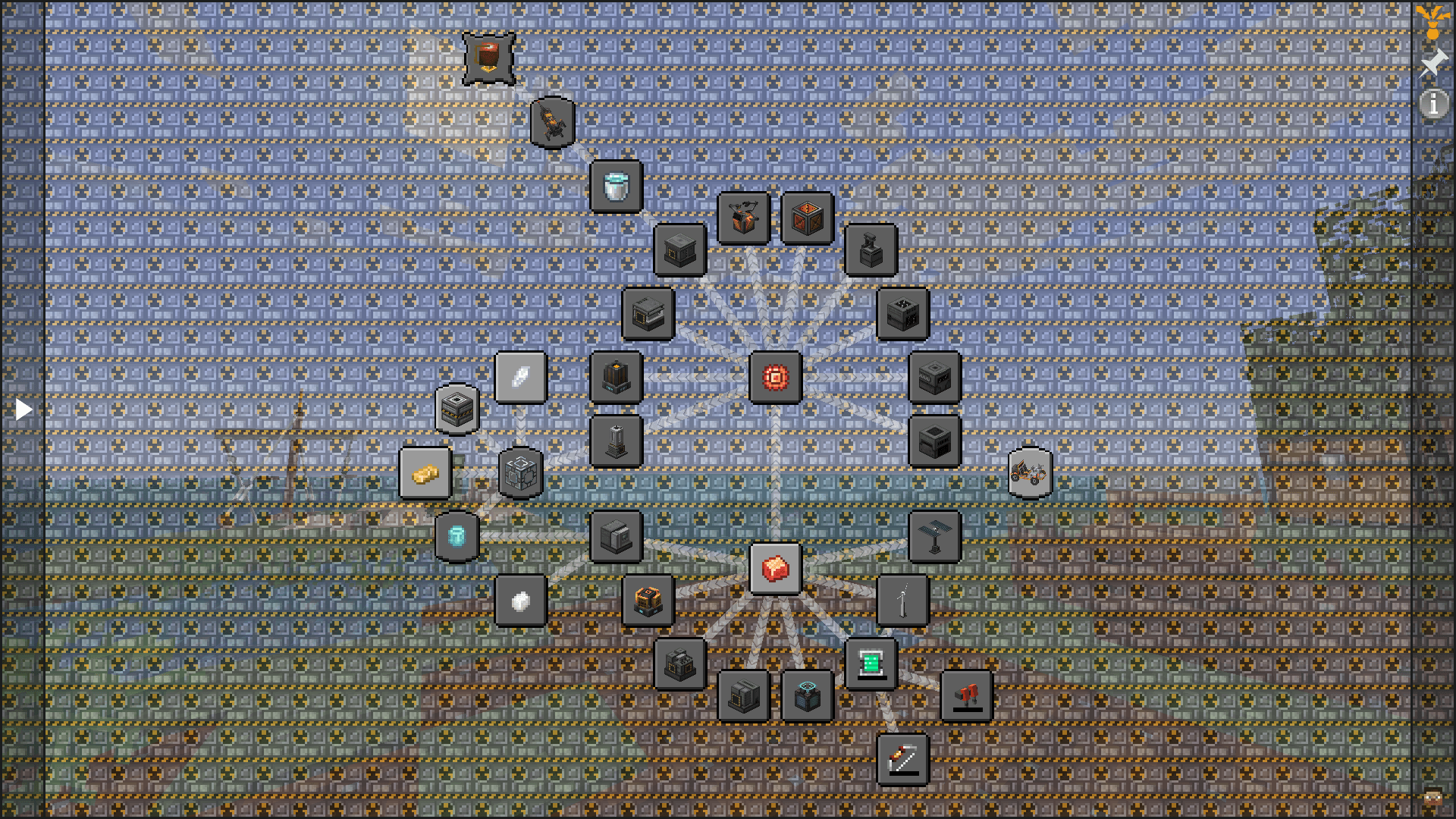The width and height of the screenshot is (1456, 819).
Task: View the water bucket advancement
Action: tap(616, 187)
